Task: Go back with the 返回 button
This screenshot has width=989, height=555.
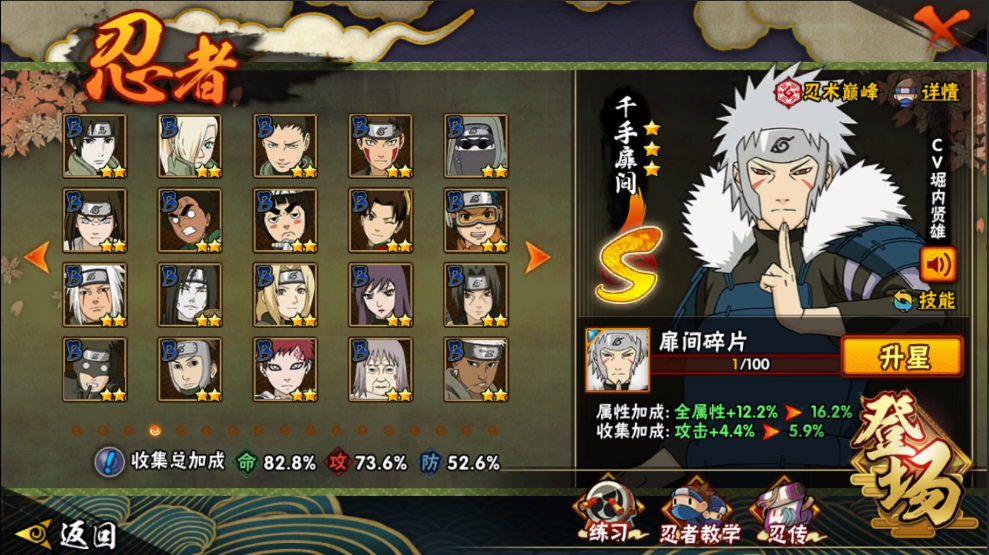Action: (x=70, y=535)
